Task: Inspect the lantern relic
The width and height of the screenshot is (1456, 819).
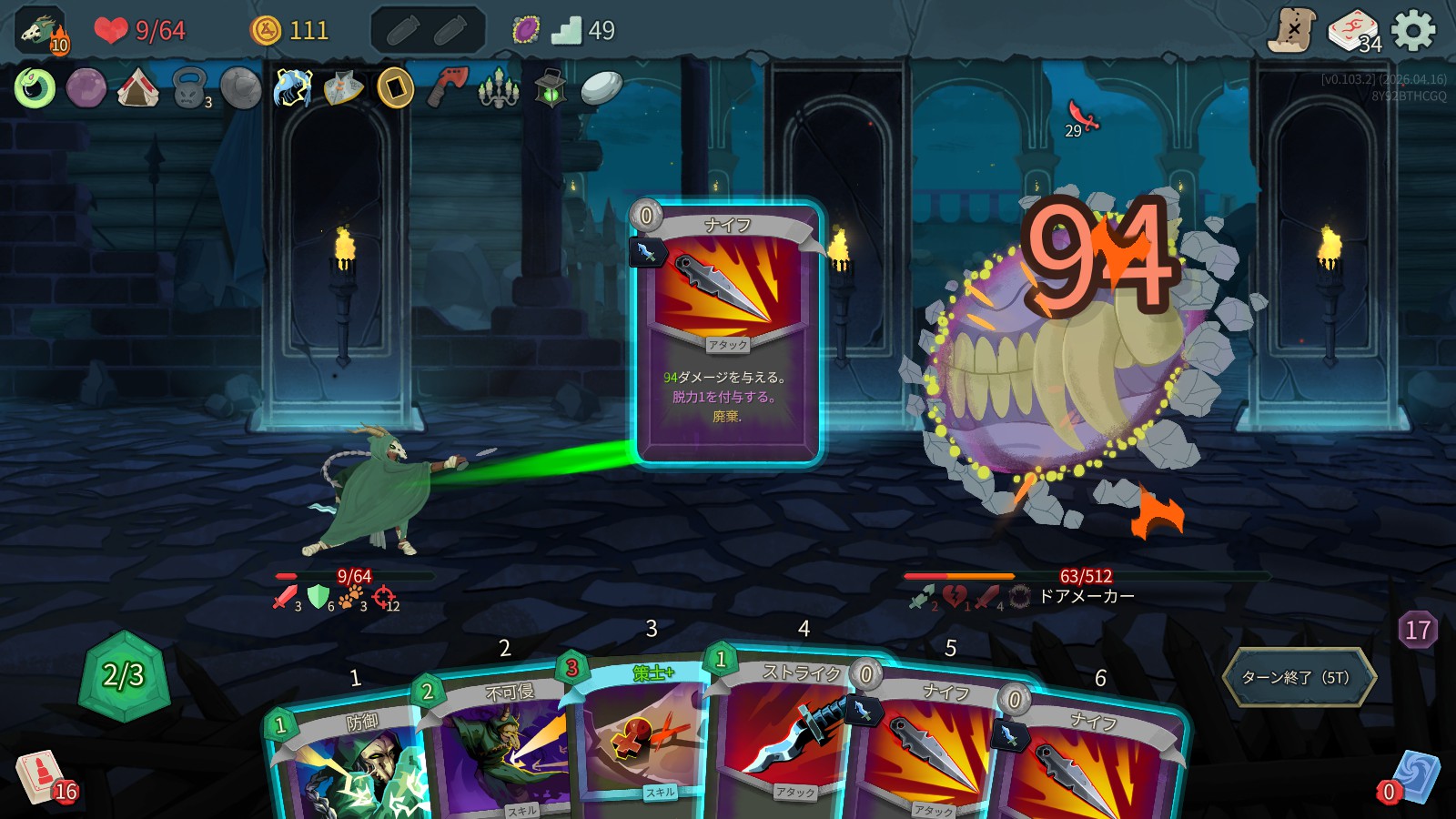Action: (x=551, y=88)
